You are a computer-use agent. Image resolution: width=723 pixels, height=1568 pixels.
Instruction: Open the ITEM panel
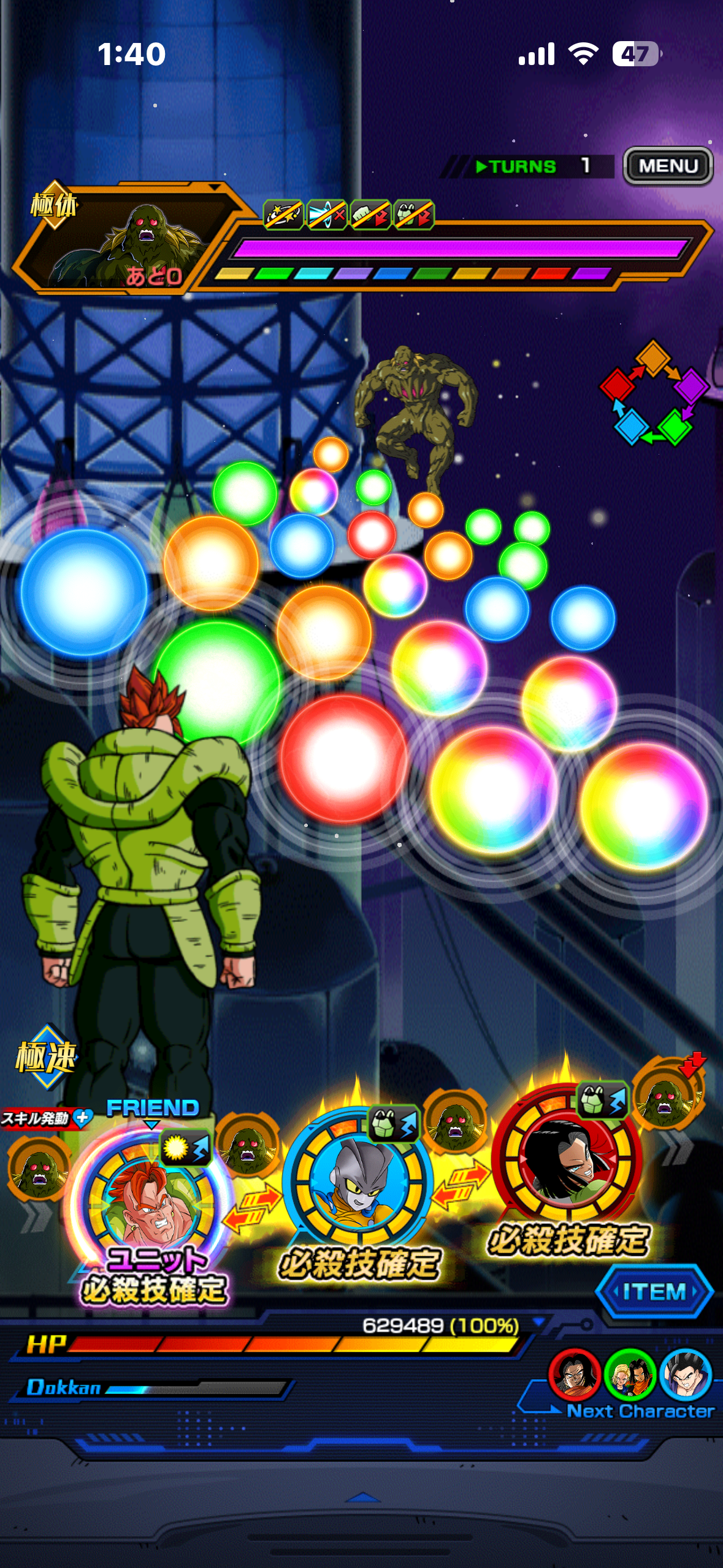click(654, 1291)
